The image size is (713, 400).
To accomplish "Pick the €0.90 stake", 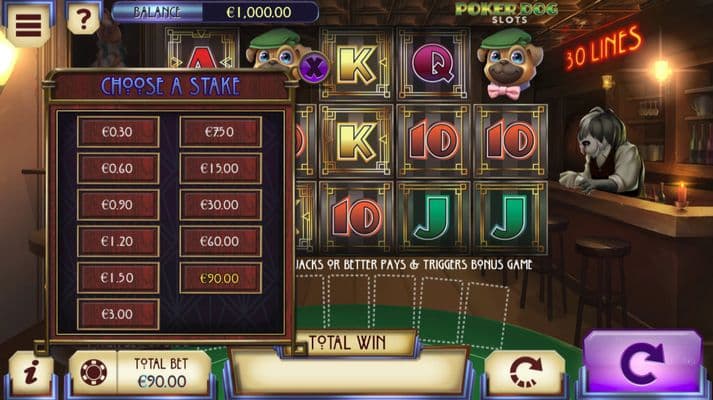I will point(118,205).
